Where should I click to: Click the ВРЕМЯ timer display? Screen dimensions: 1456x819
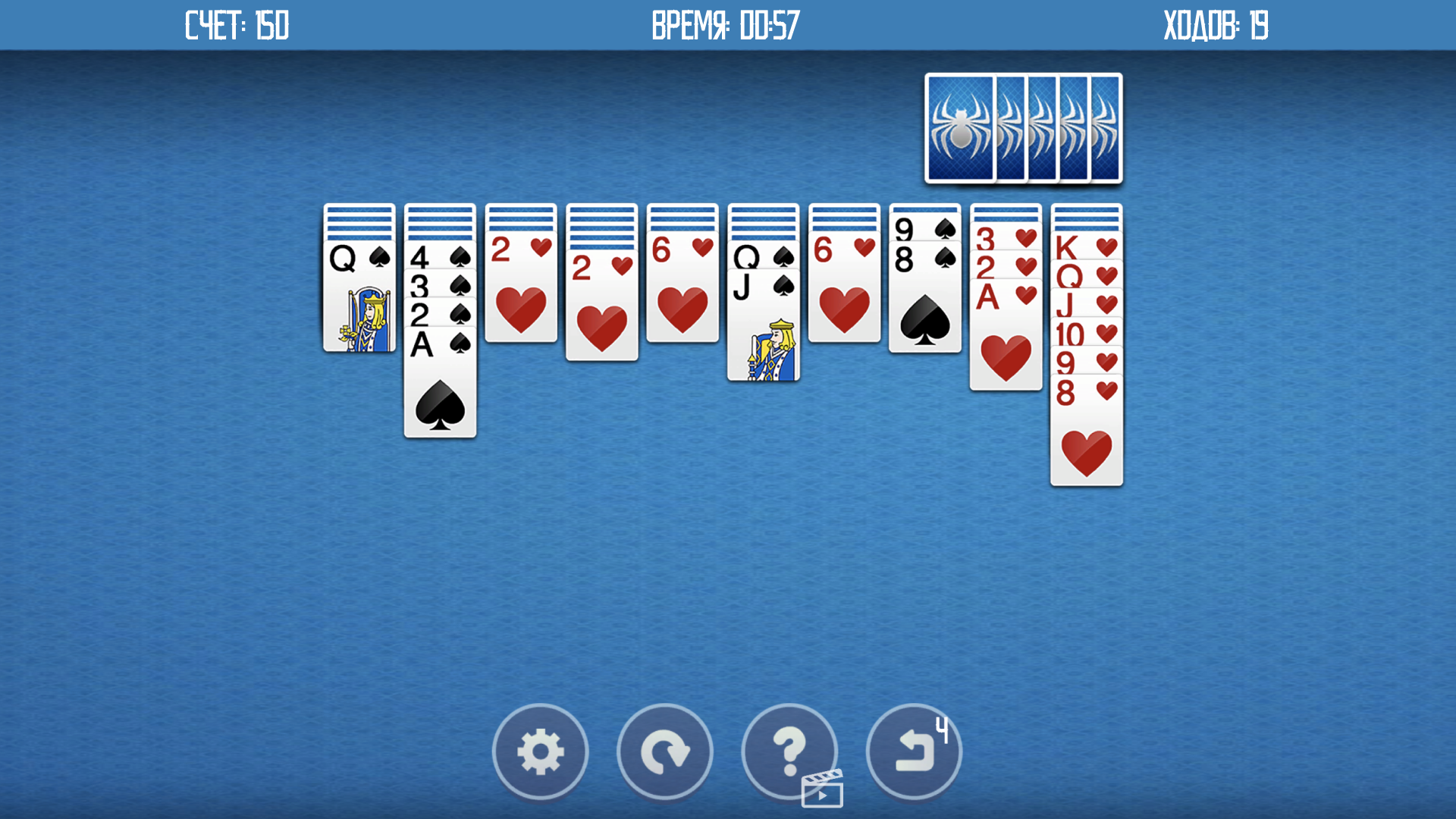(724, 25)
